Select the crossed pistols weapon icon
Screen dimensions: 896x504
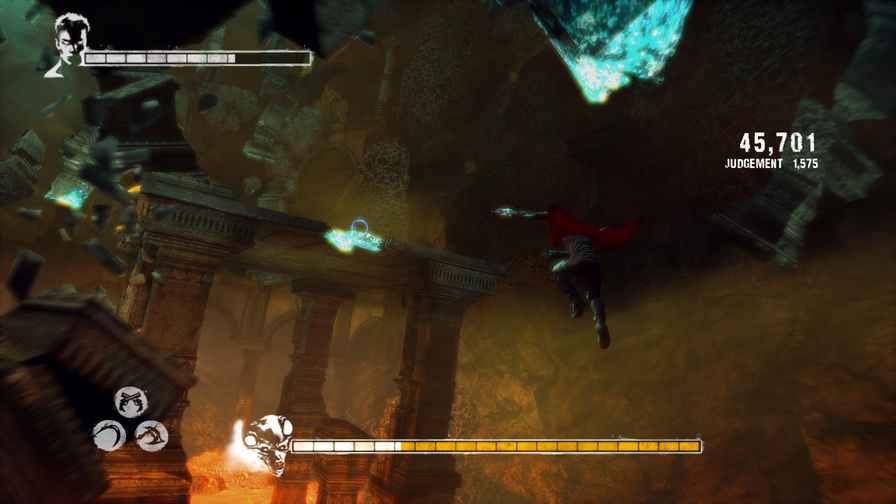pyautogui.click(x=129, y=402)
